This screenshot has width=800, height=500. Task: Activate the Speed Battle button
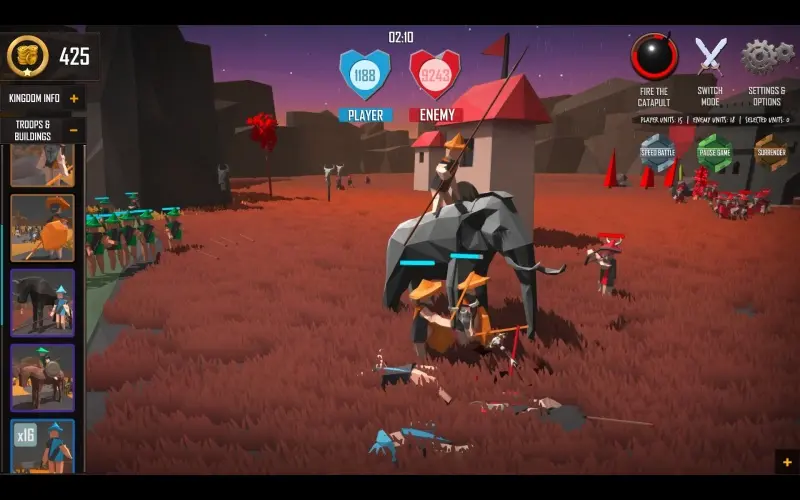point(657,152)
